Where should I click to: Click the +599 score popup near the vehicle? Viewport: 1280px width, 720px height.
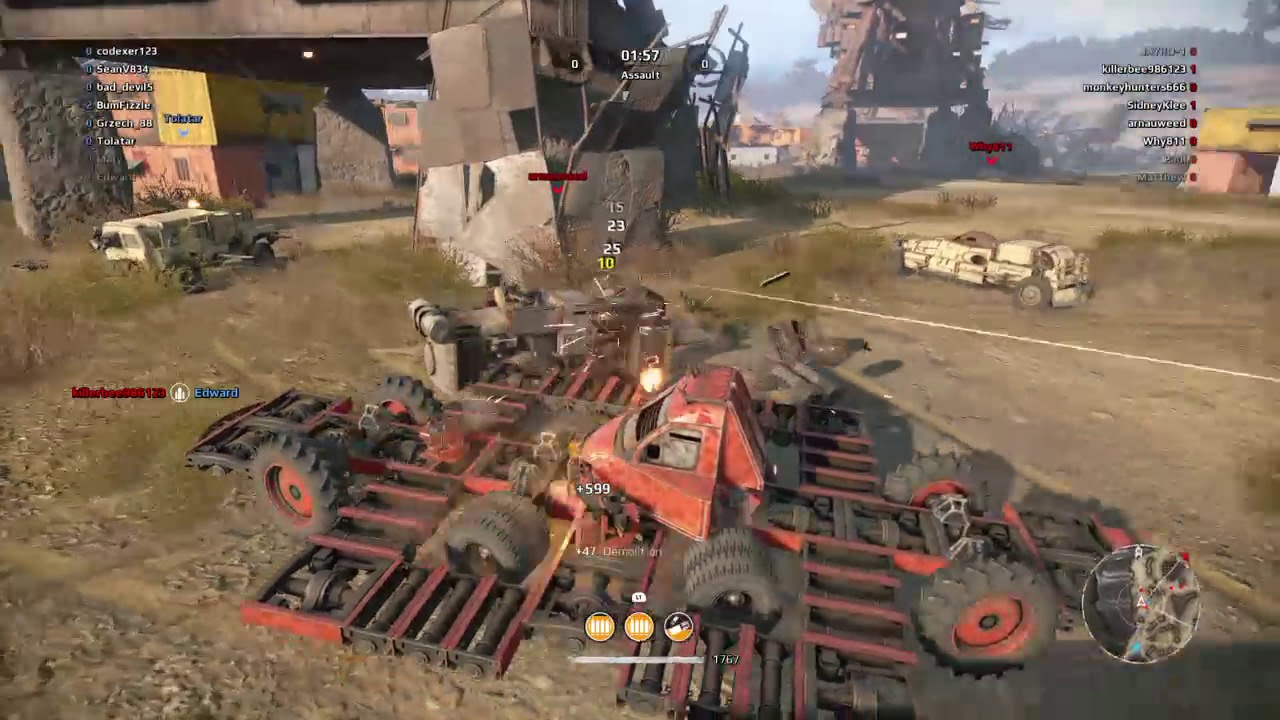tap(592, 489)
